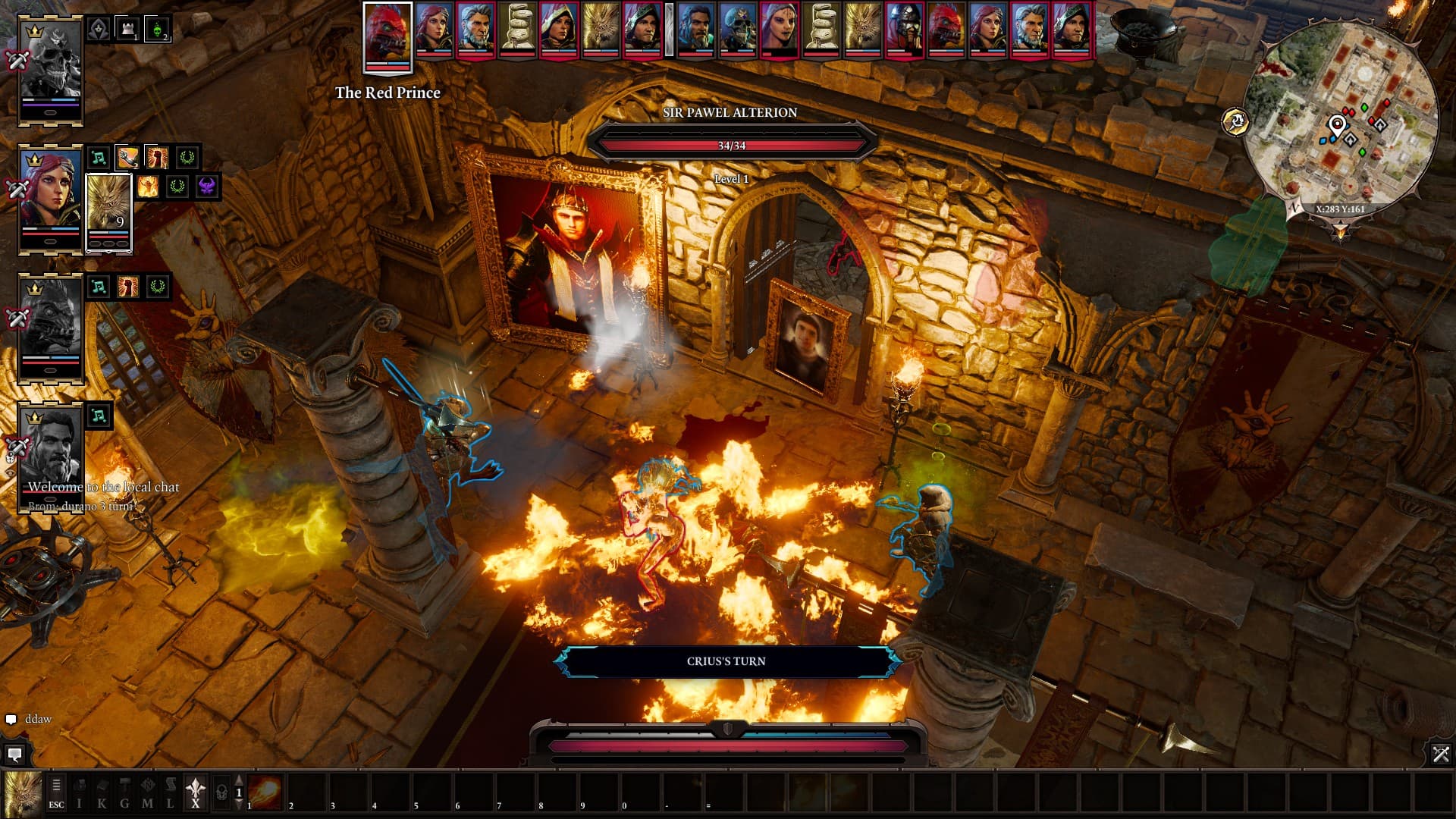
Task: Toggle the hotbar lock icon
Action: click(221, 793)
